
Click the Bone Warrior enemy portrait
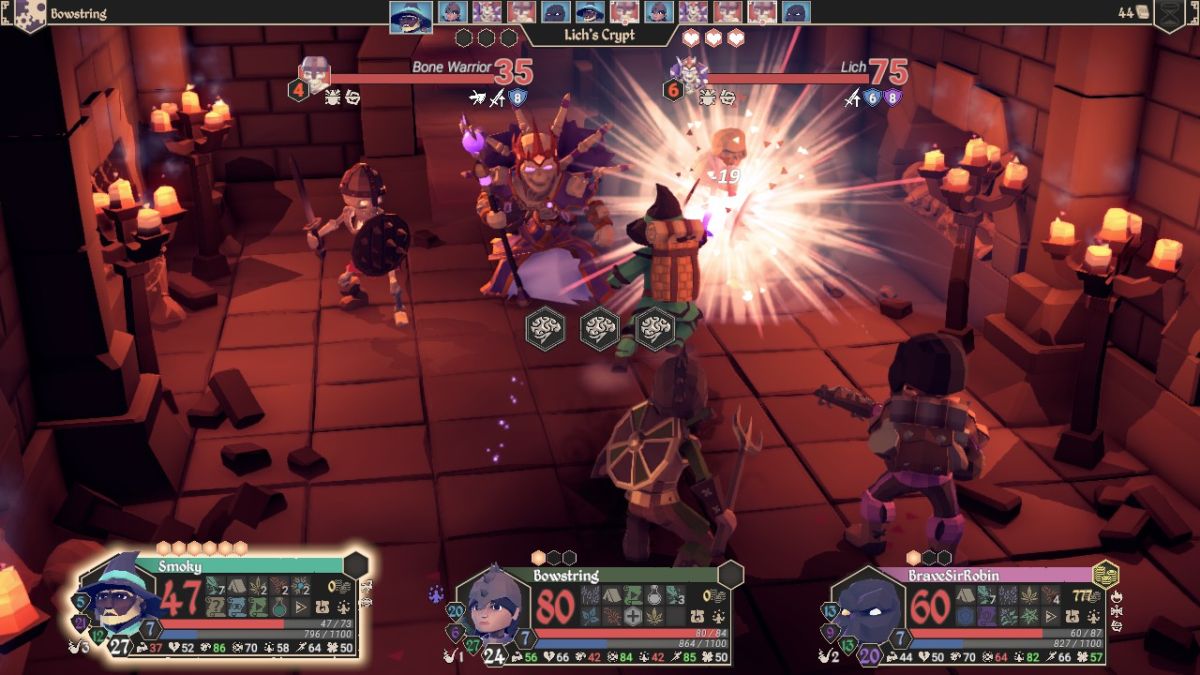[314, 74]
